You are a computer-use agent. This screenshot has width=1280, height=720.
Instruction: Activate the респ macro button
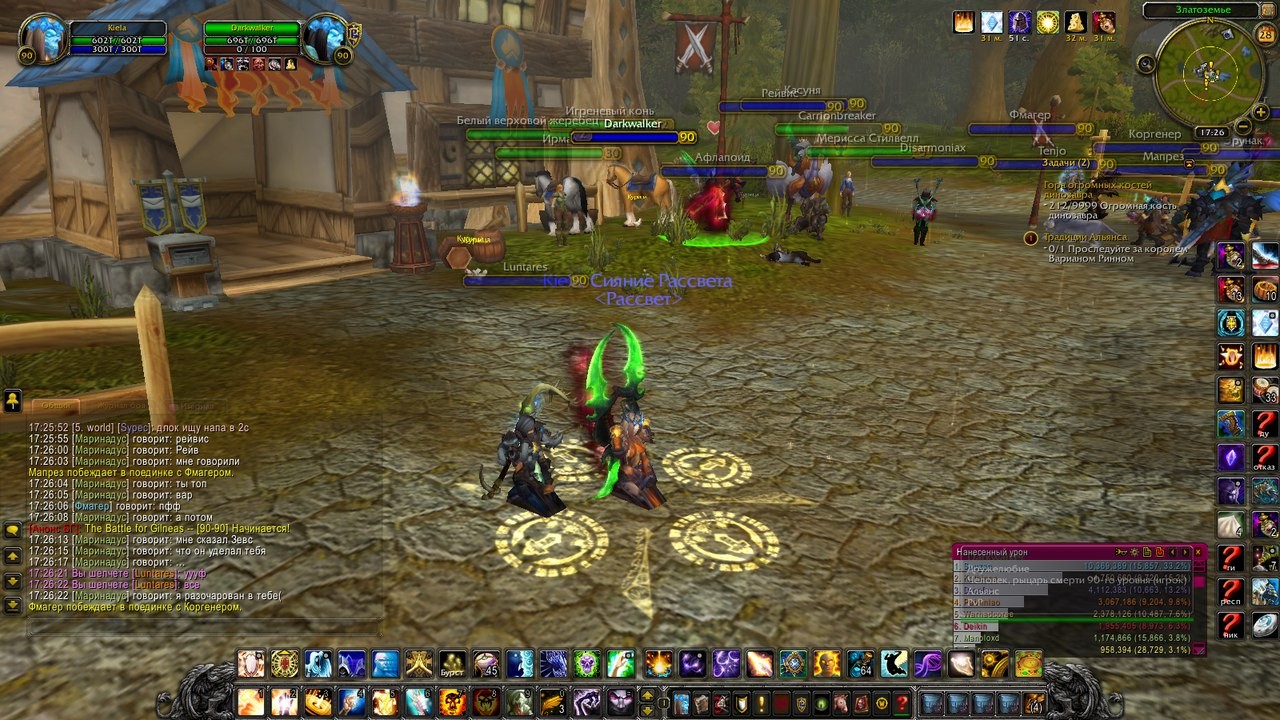tap(1231, 593)
